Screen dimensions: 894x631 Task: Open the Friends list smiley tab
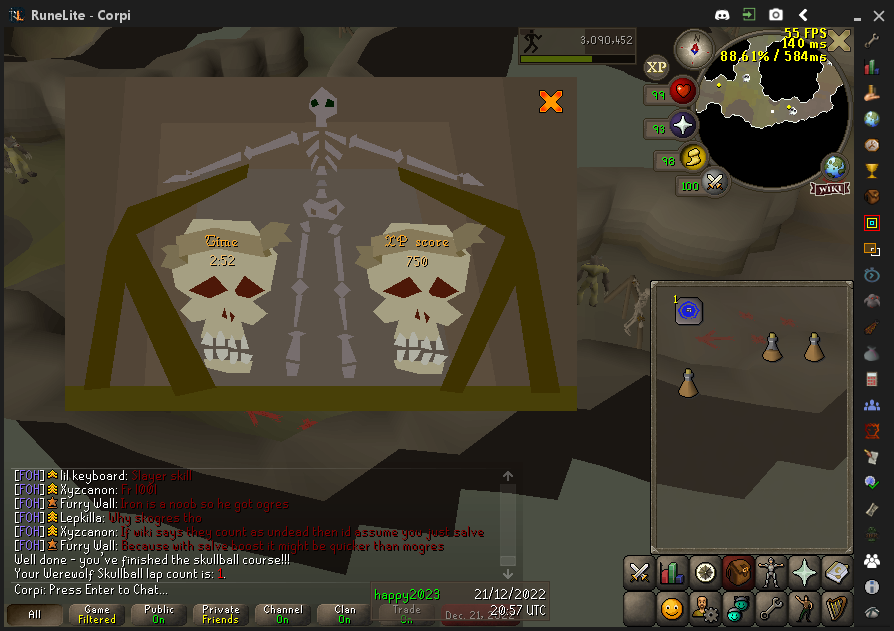click(672, 607)
